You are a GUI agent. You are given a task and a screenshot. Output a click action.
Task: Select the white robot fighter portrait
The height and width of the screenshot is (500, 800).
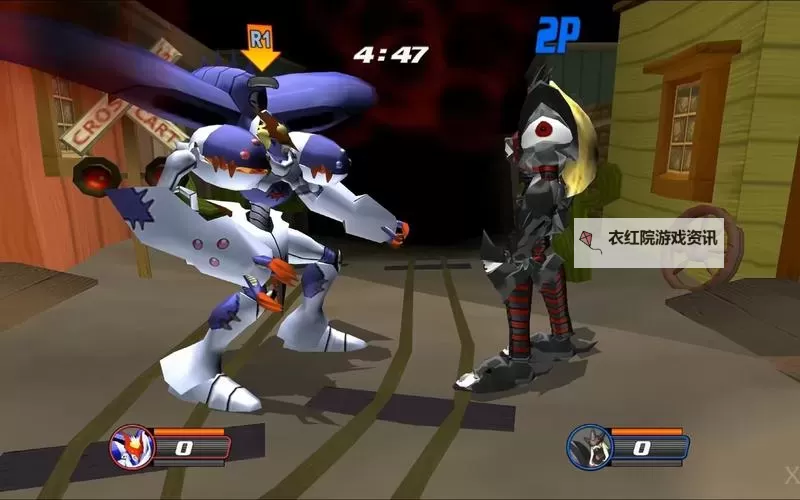pos(132,446)
